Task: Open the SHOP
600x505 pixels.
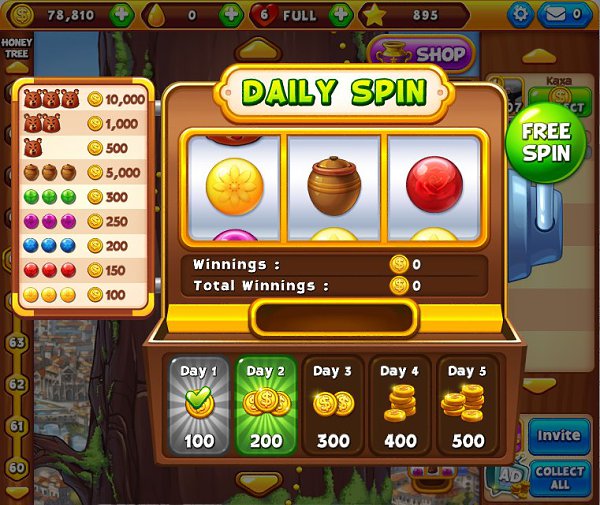Action: tap(420, 54)
